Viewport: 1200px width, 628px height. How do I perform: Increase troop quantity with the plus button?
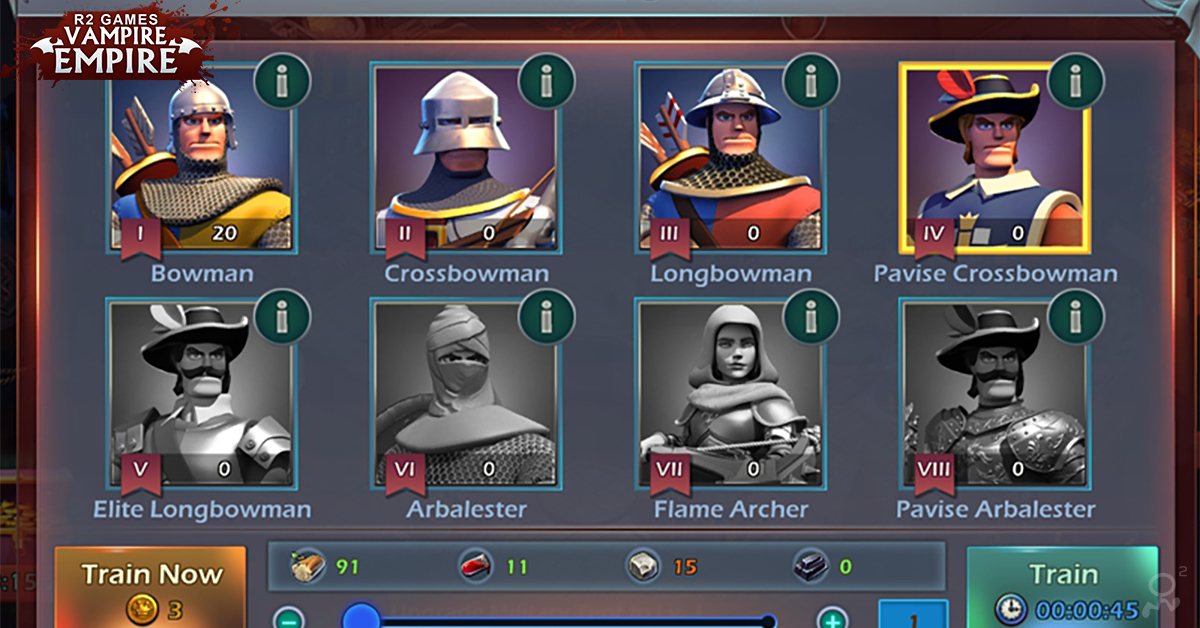click(x=832, y=619)
